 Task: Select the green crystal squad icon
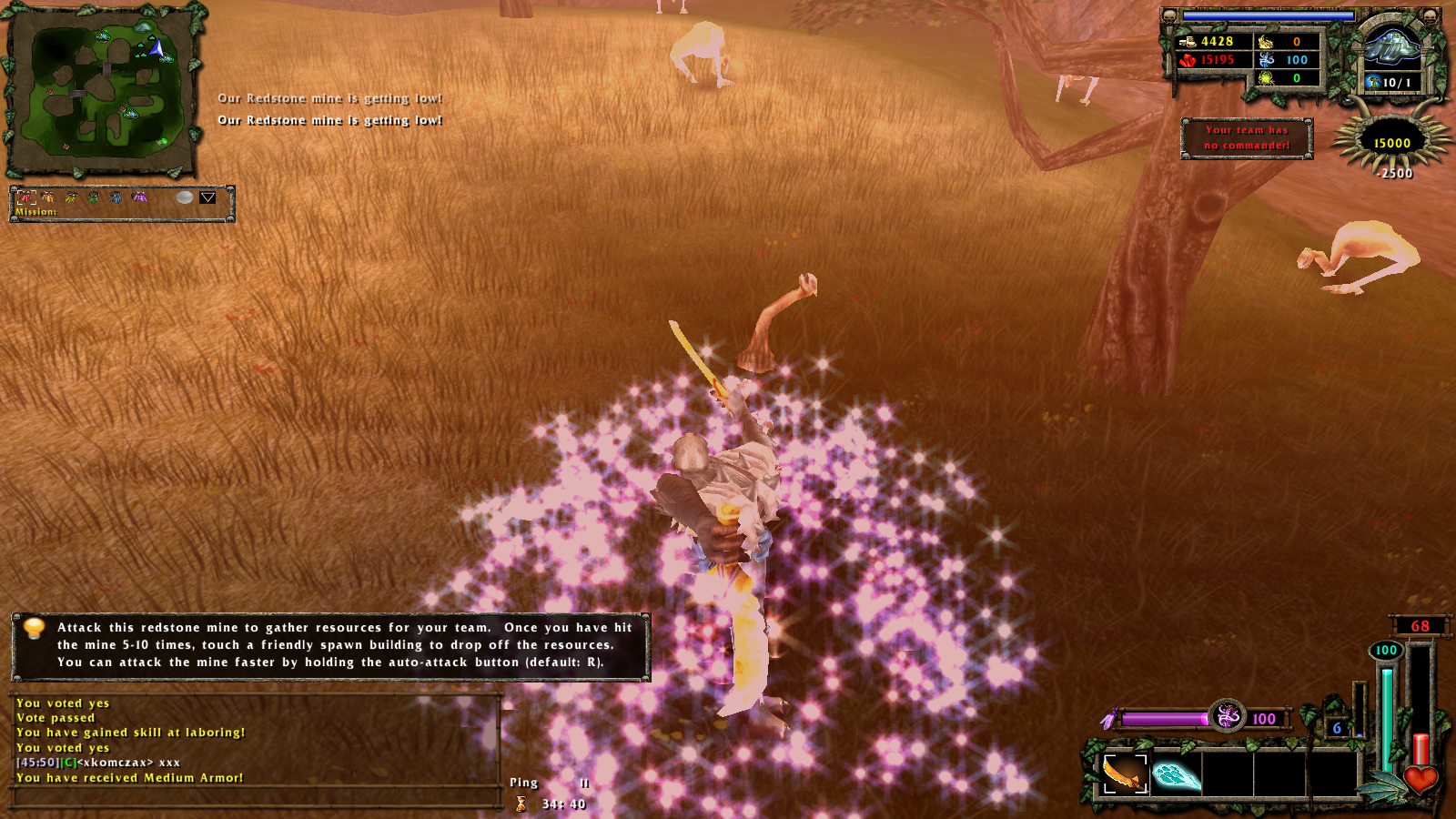coord(94,197)
